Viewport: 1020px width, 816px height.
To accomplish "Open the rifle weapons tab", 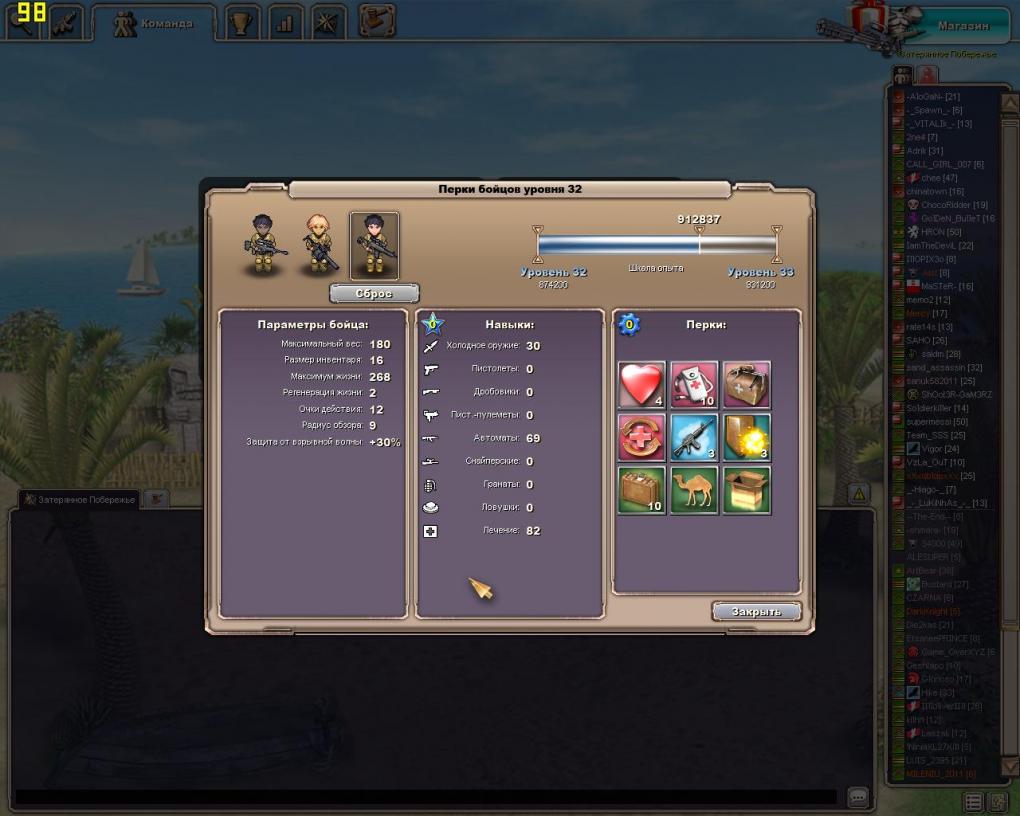I will click(67, 23).
